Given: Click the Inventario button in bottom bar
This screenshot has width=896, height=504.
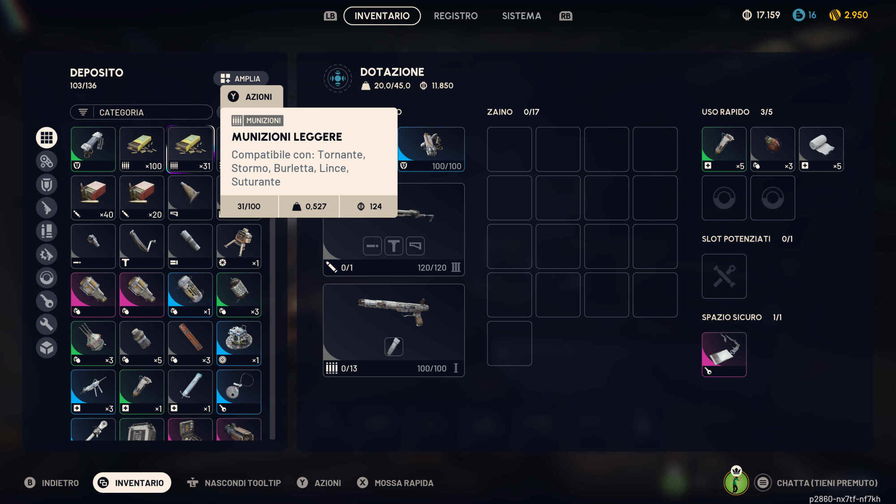Looking at the screenshot, I should tap(132, 483).
